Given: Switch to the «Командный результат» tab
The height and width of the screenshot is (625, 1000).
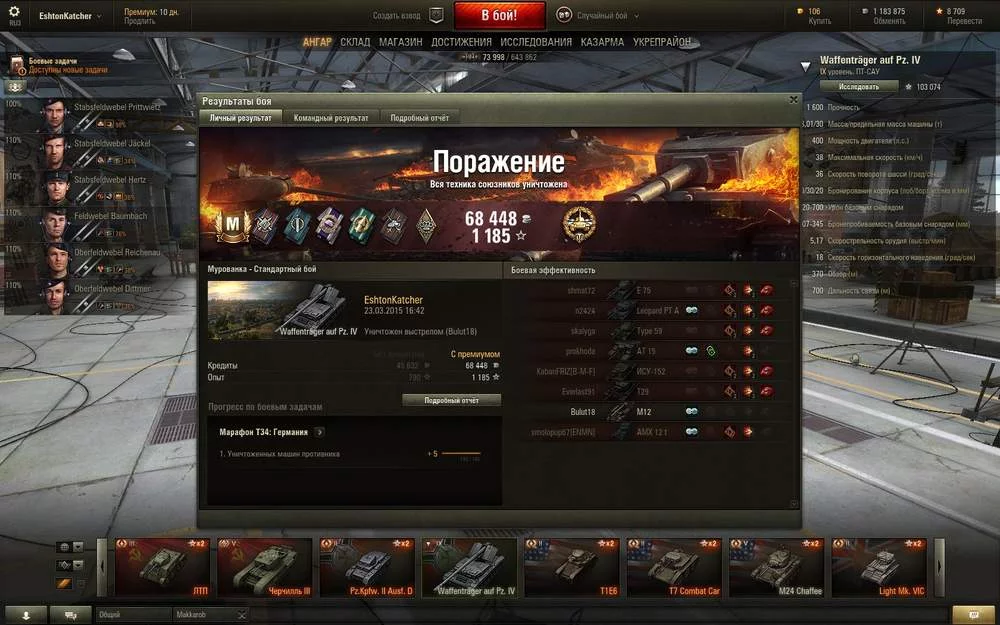Looking at the screenshot, I should pyautogui.click(x=330, y=118).
